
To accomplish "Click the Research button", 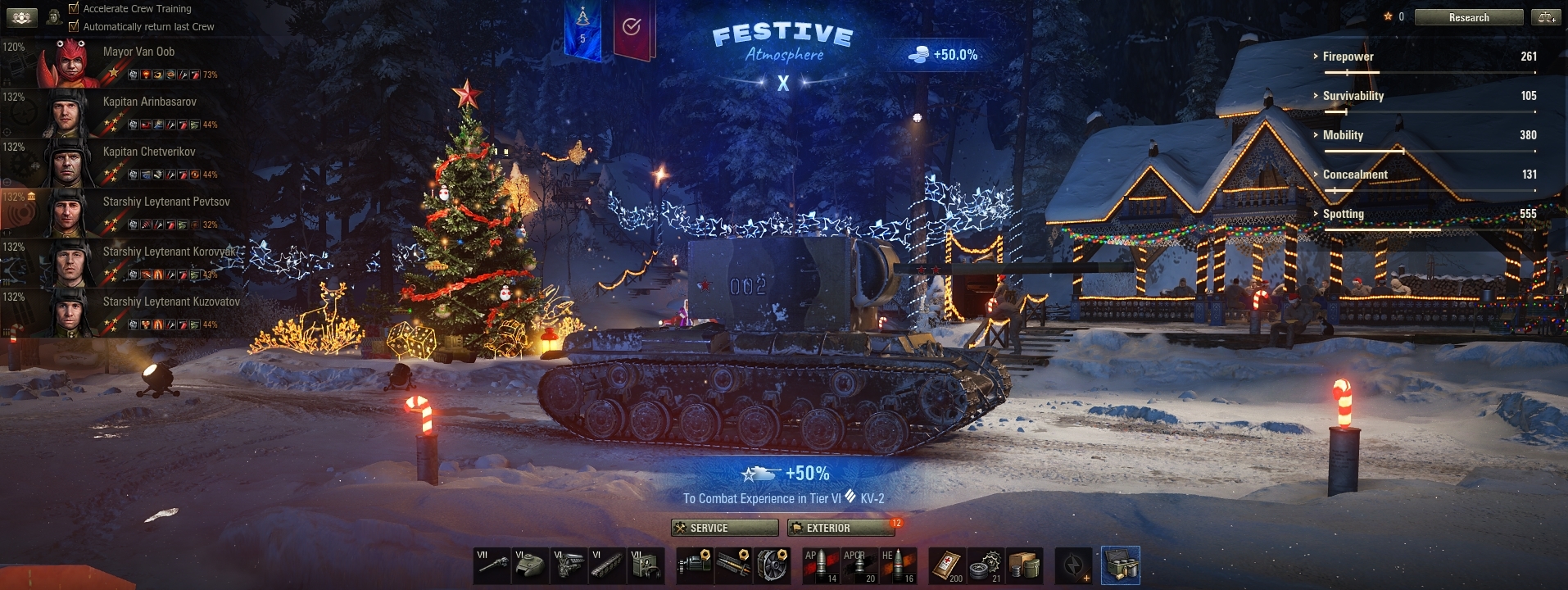I will click(x=1468, y=17).
